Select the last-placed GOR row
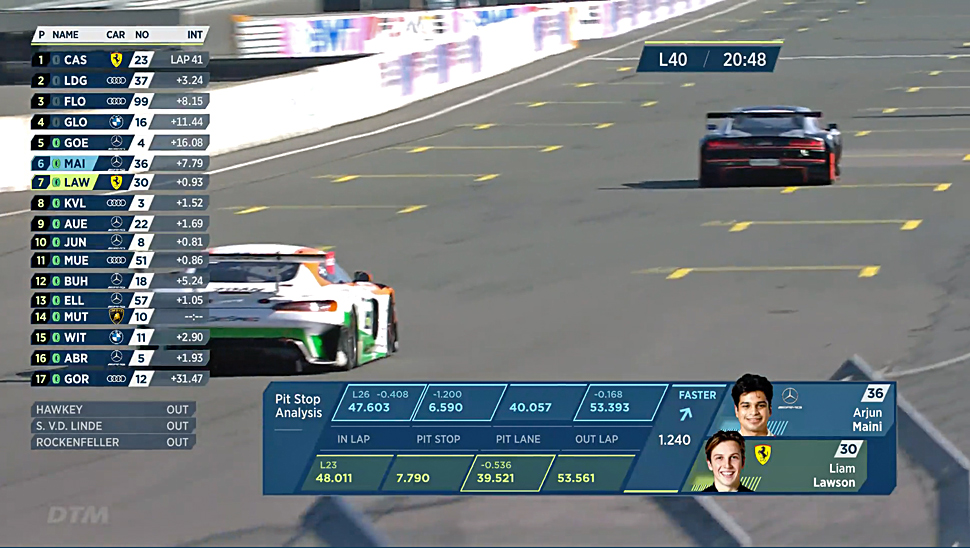 point(120,379)
